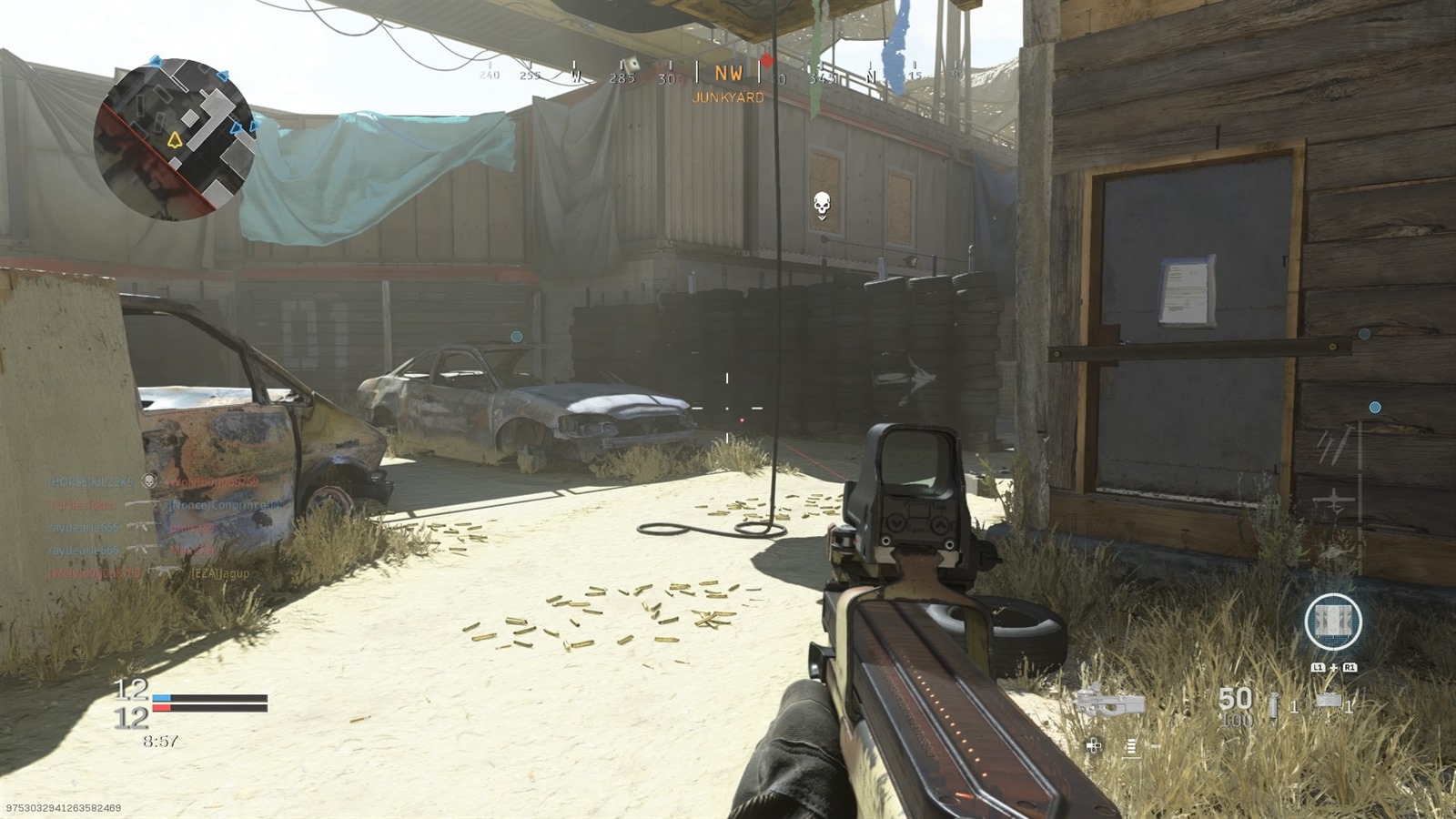Click the skull death marker
Viewport: 1456px width, 819px height.
[822, 205]
